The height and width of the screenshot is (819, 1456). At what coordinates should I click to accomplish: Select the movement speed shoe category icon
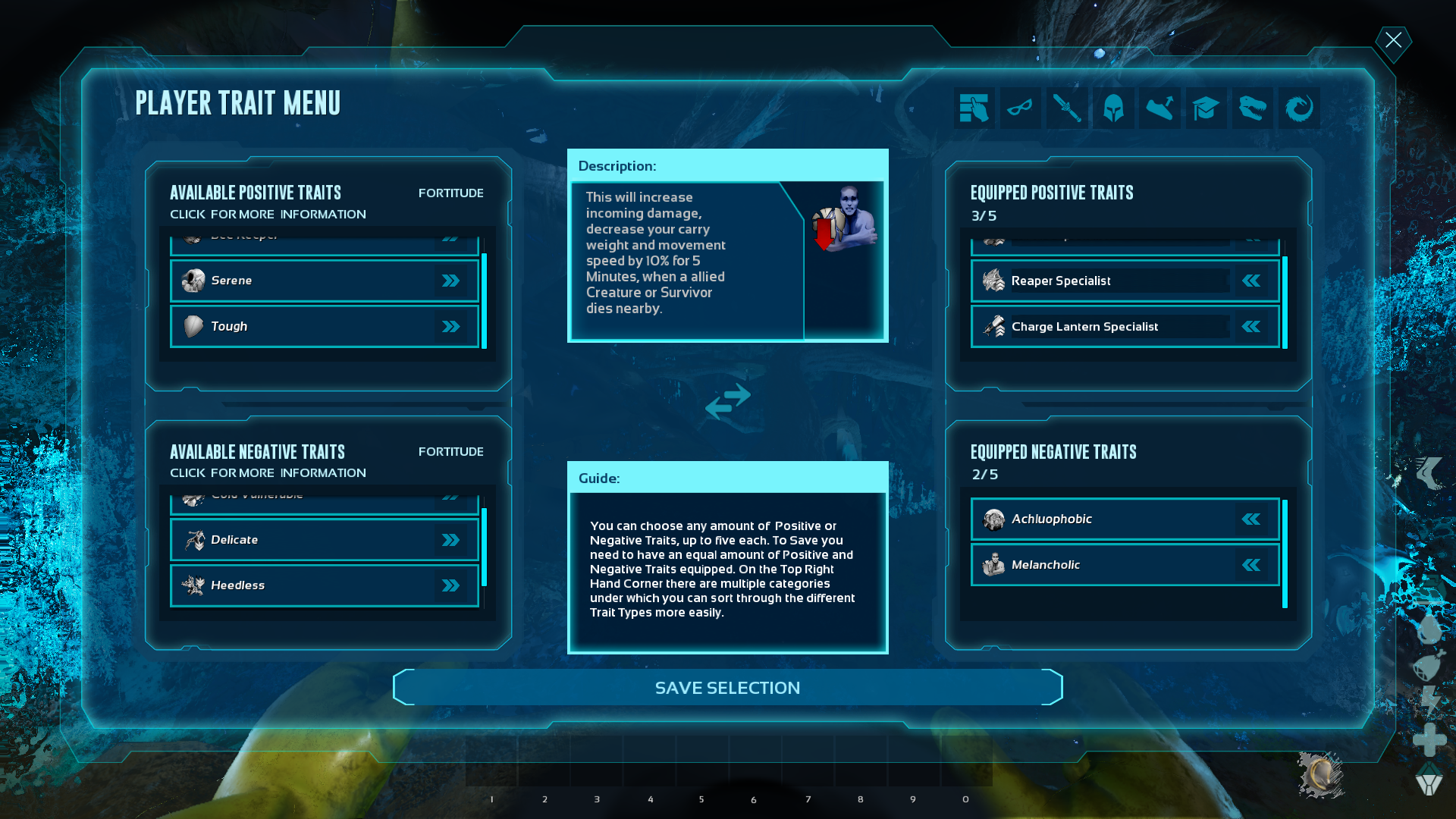pos(1159,108)
